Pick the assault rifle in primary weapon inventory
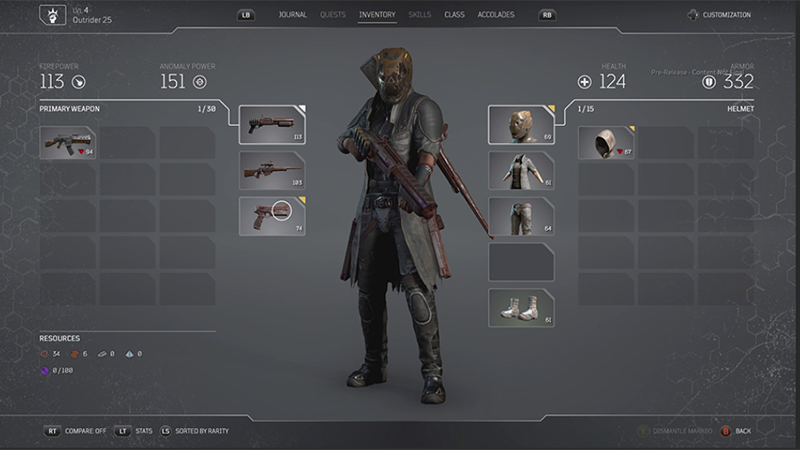The width and height of the screenshot is (800, 450). point(68,143)
